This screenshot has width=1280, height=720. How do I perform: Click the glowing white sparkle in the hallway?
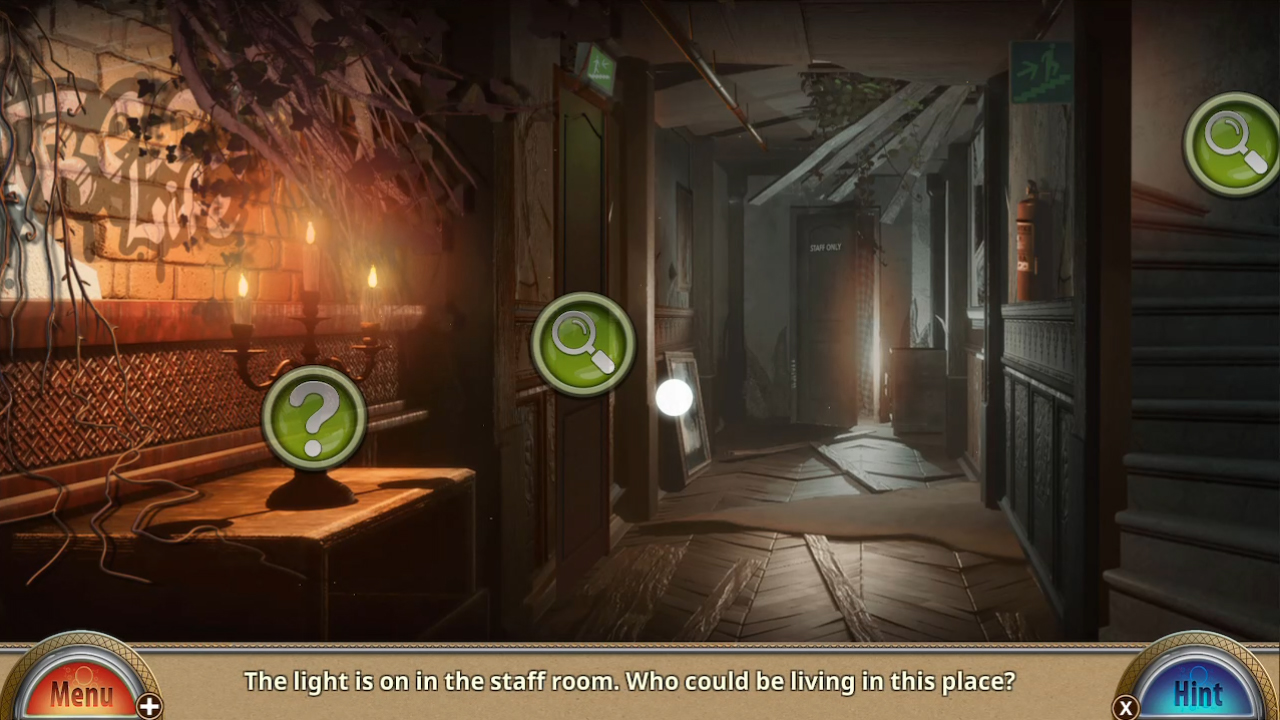tap(673, 397)
